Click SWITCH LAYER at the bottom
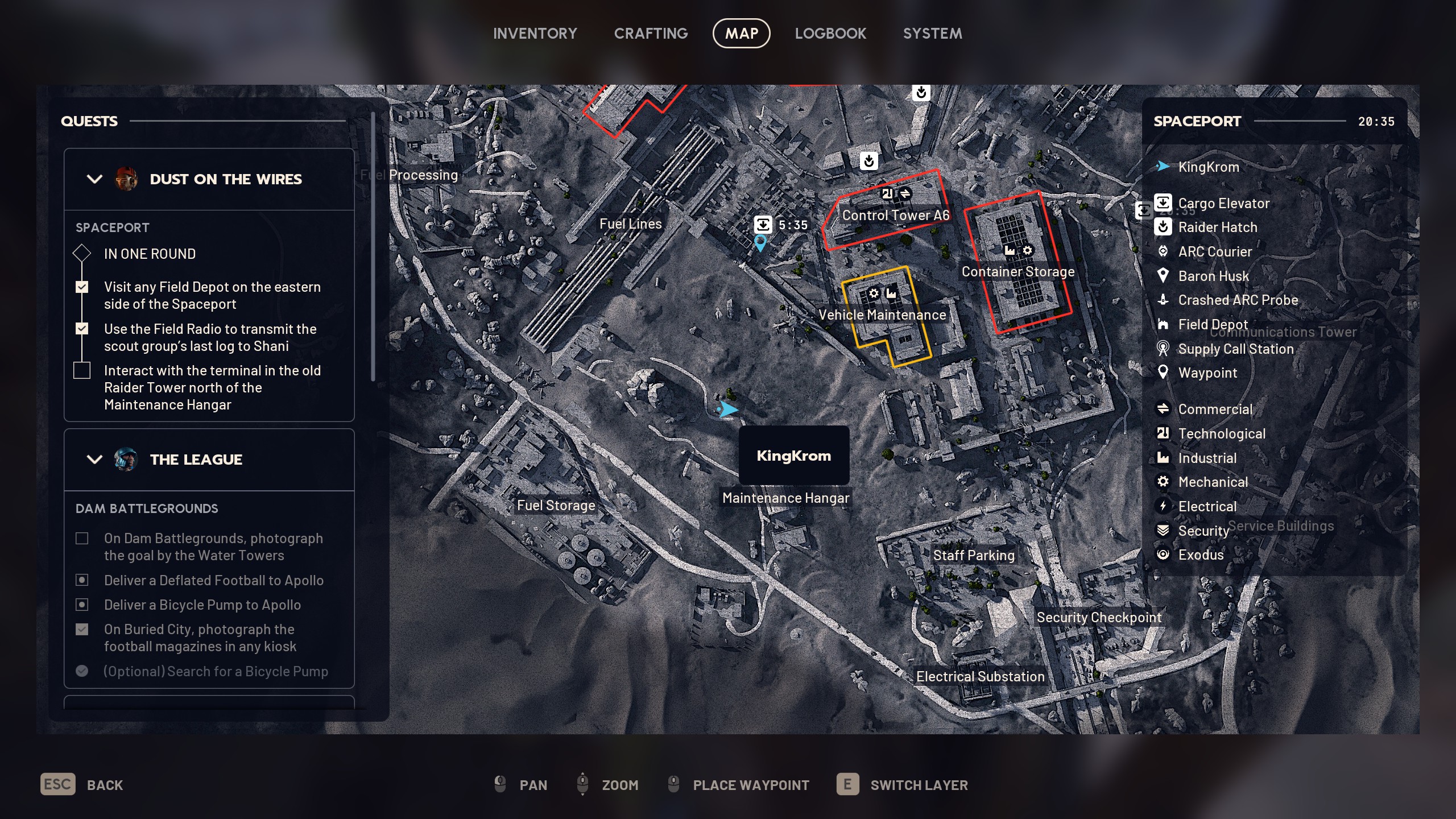The width and height of the screenshot is (1456, 819). (x=919, y=785)
